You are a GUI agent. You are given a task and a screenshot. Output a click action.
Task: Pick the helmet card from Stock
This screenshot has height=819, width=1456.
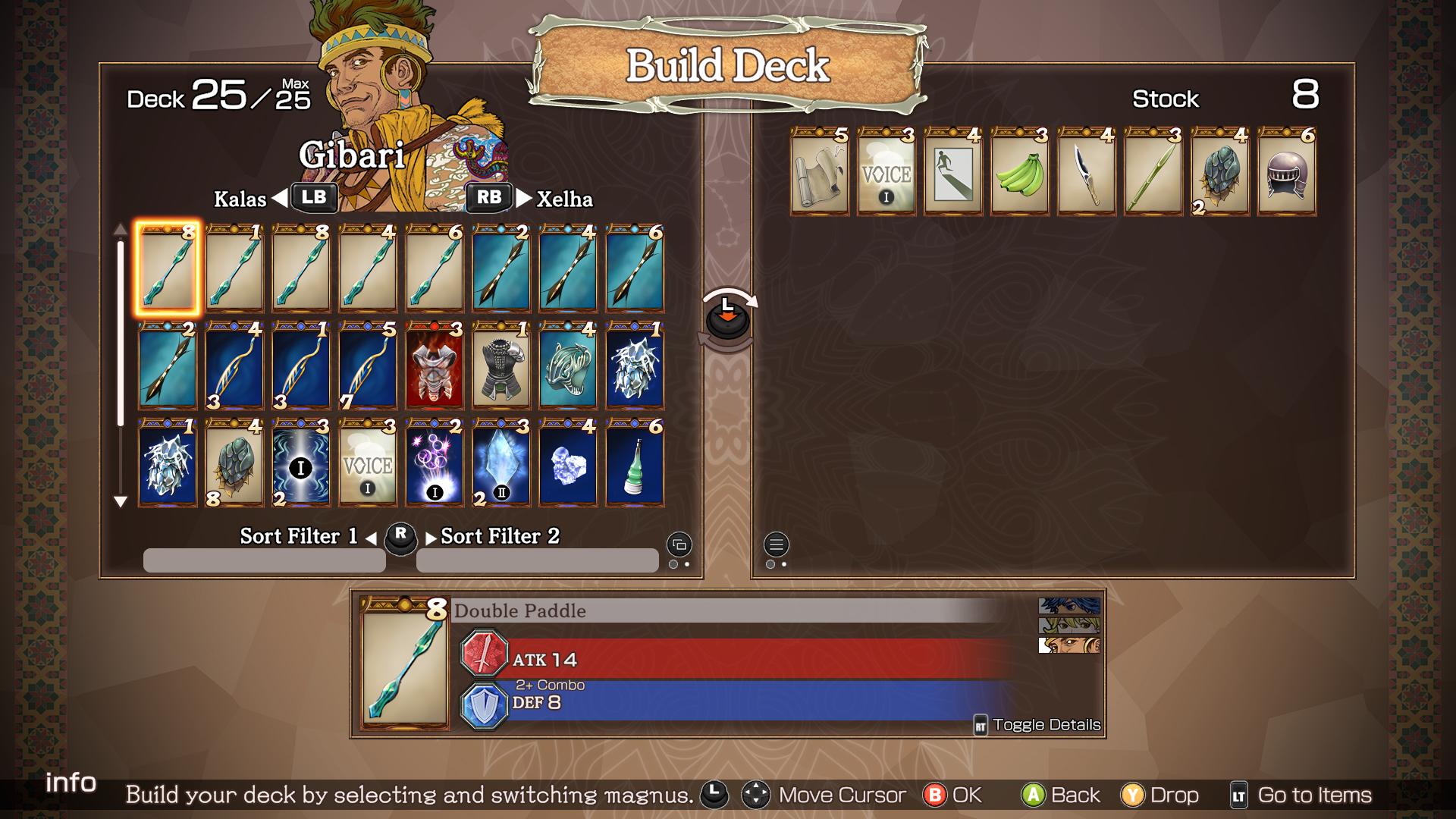tap(1287, 172)
